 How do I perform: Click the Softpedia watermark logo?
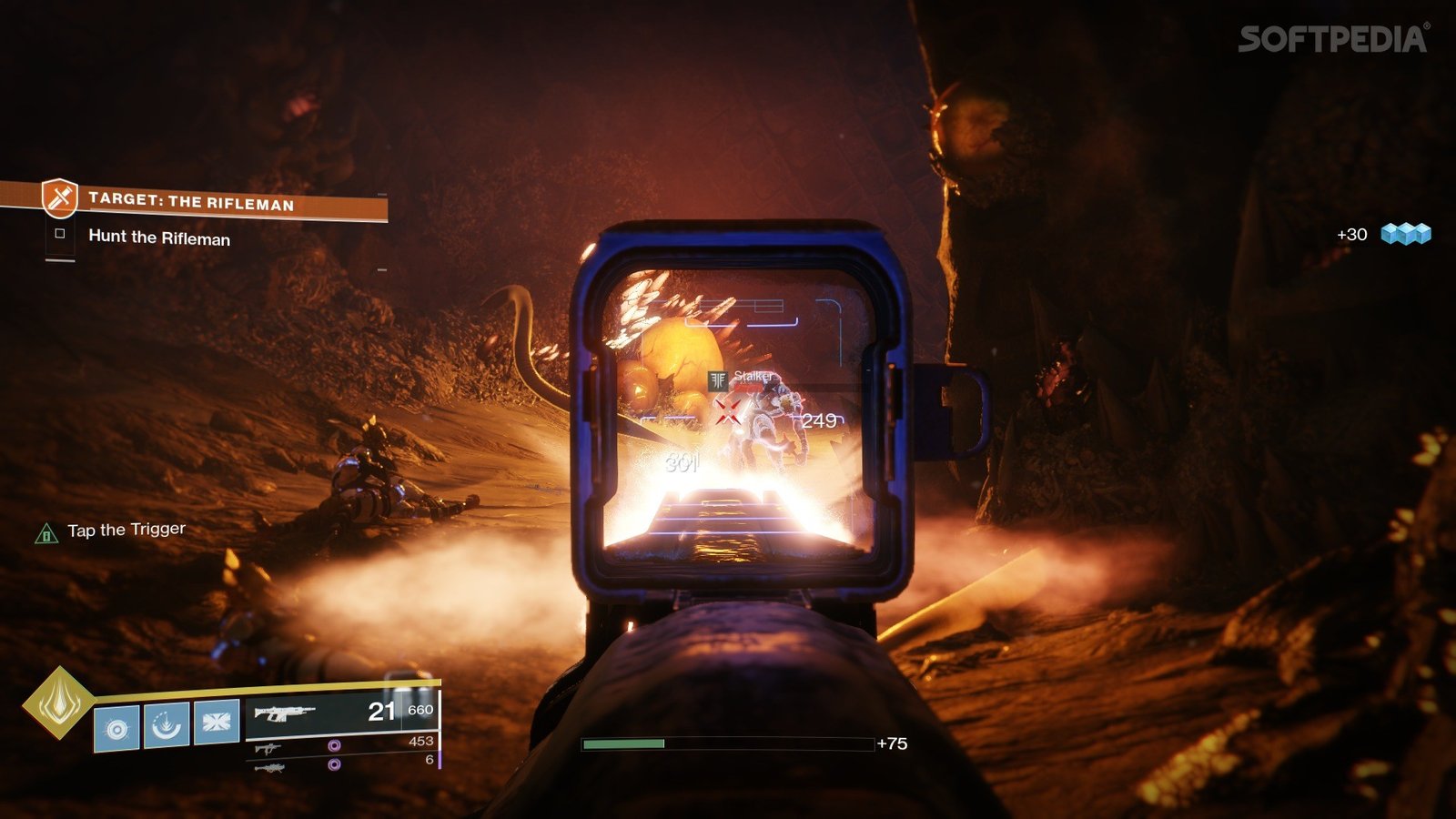(1333, 39)
